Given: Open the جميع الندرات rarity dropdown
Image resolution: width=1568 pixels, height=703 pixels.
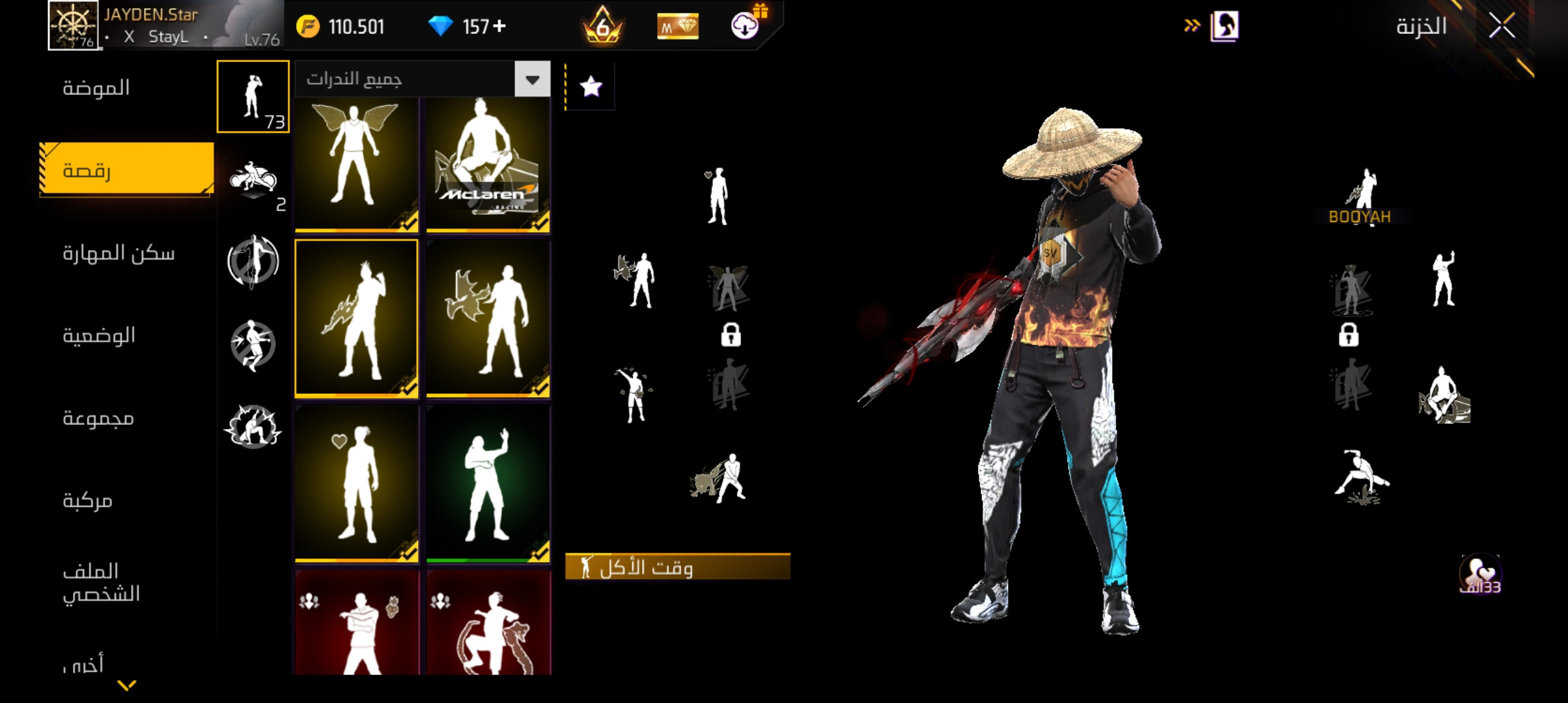Looking at the screenshot, I should (x=423, y=79).
